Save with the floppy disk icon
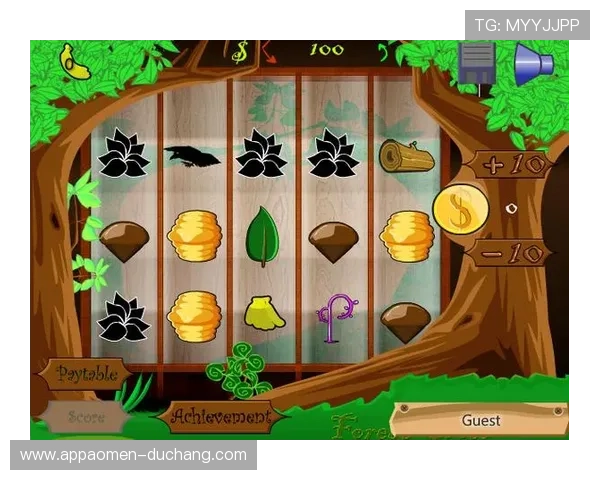Screen dimensions: 600x480 point(478,63)
